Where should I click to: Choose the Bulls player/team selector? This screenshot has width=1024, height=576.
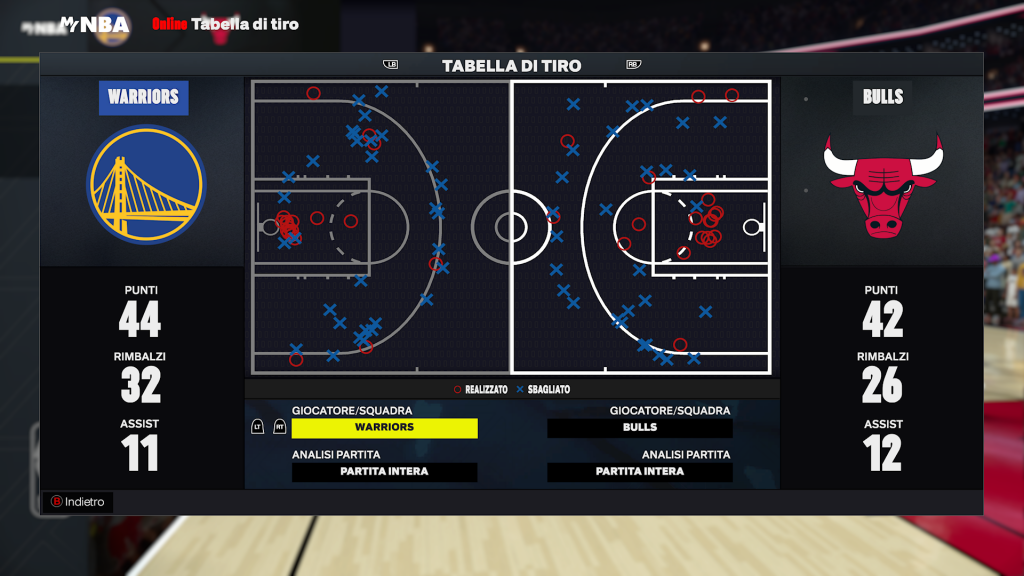pos(640,428)
